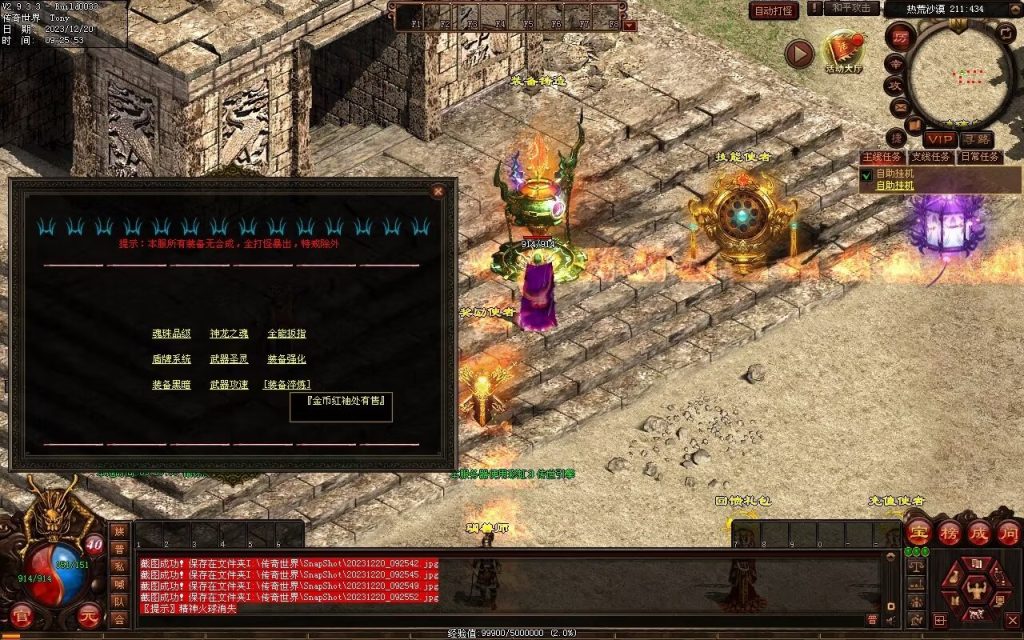This screenshot has height=640, width=1024.
Task: Select the 神龙之魂 link
Action: pos(228,333)
